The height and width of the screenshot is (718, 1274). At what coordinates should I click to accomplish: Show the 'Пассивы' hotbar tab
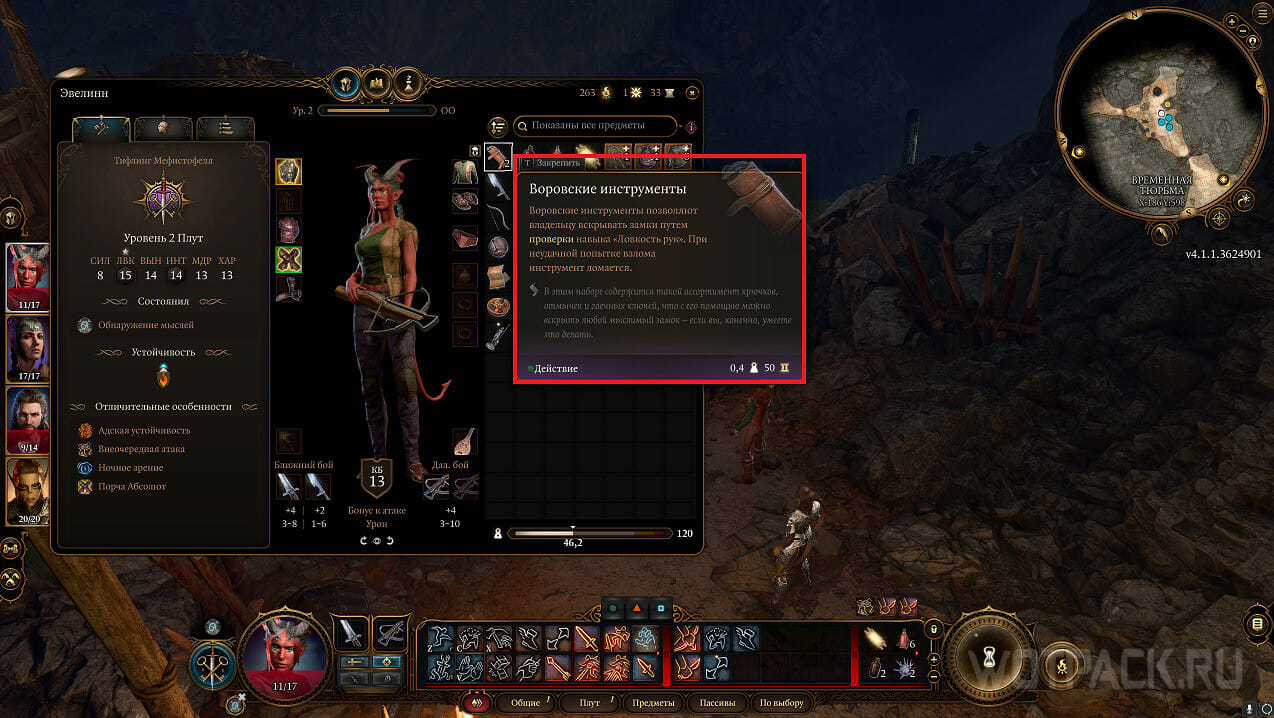(718, 703)
